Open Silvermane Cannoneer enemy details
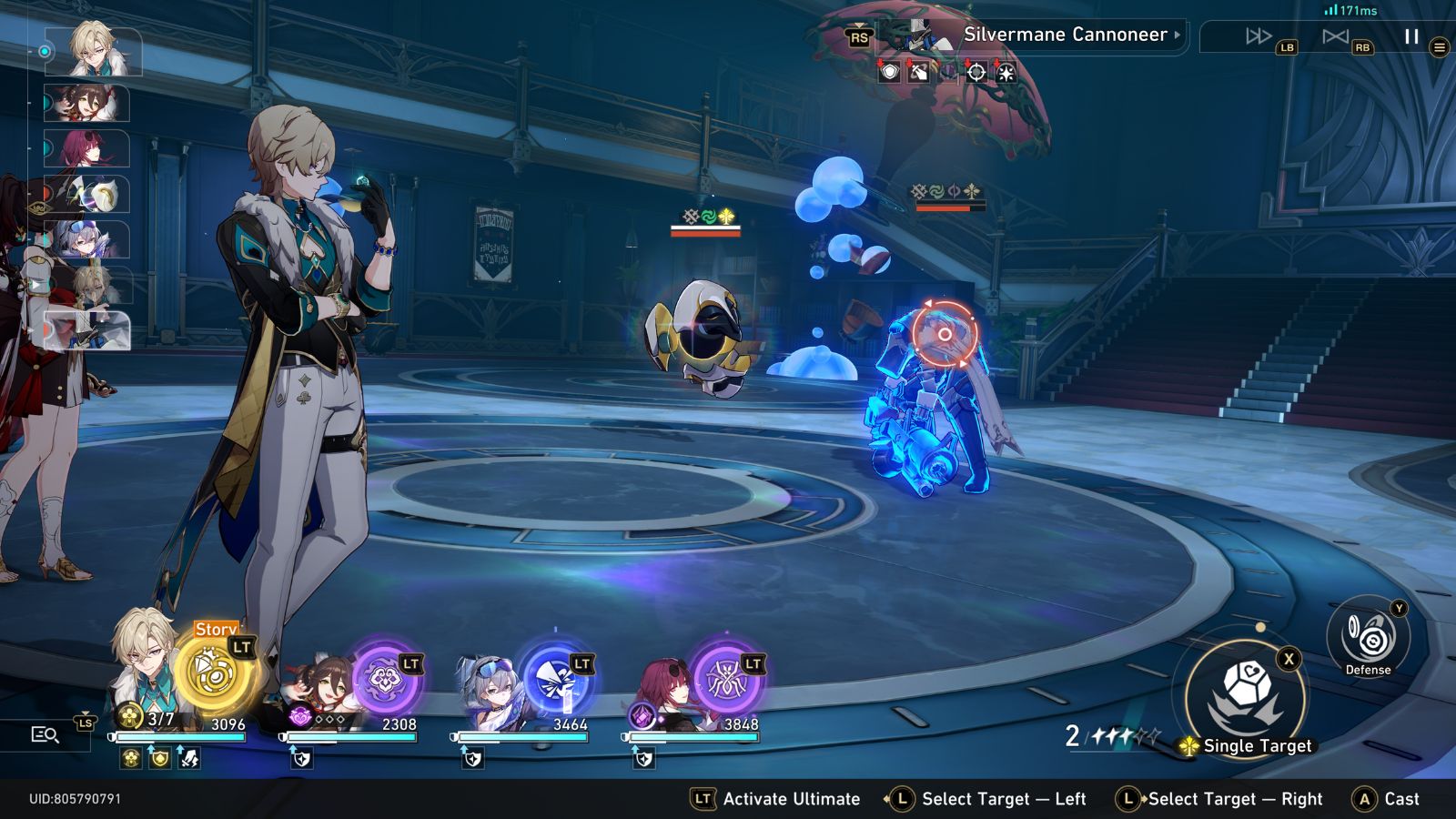 (x=1065, y=35)
